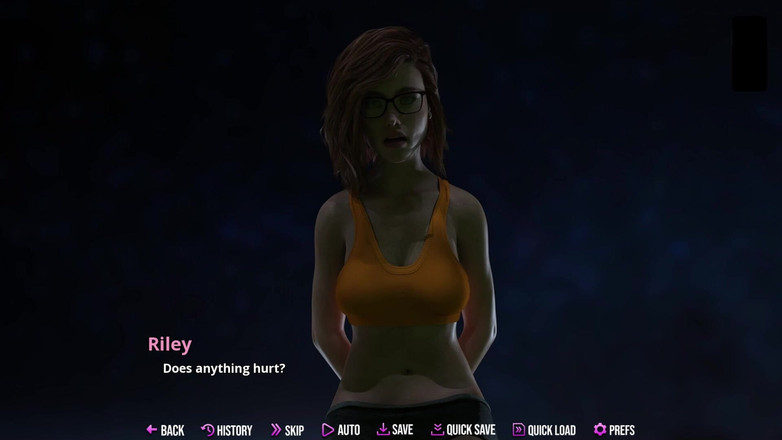Open the Prefs settings menu
This screenshot has width=782, height=440.
[614, 430]
